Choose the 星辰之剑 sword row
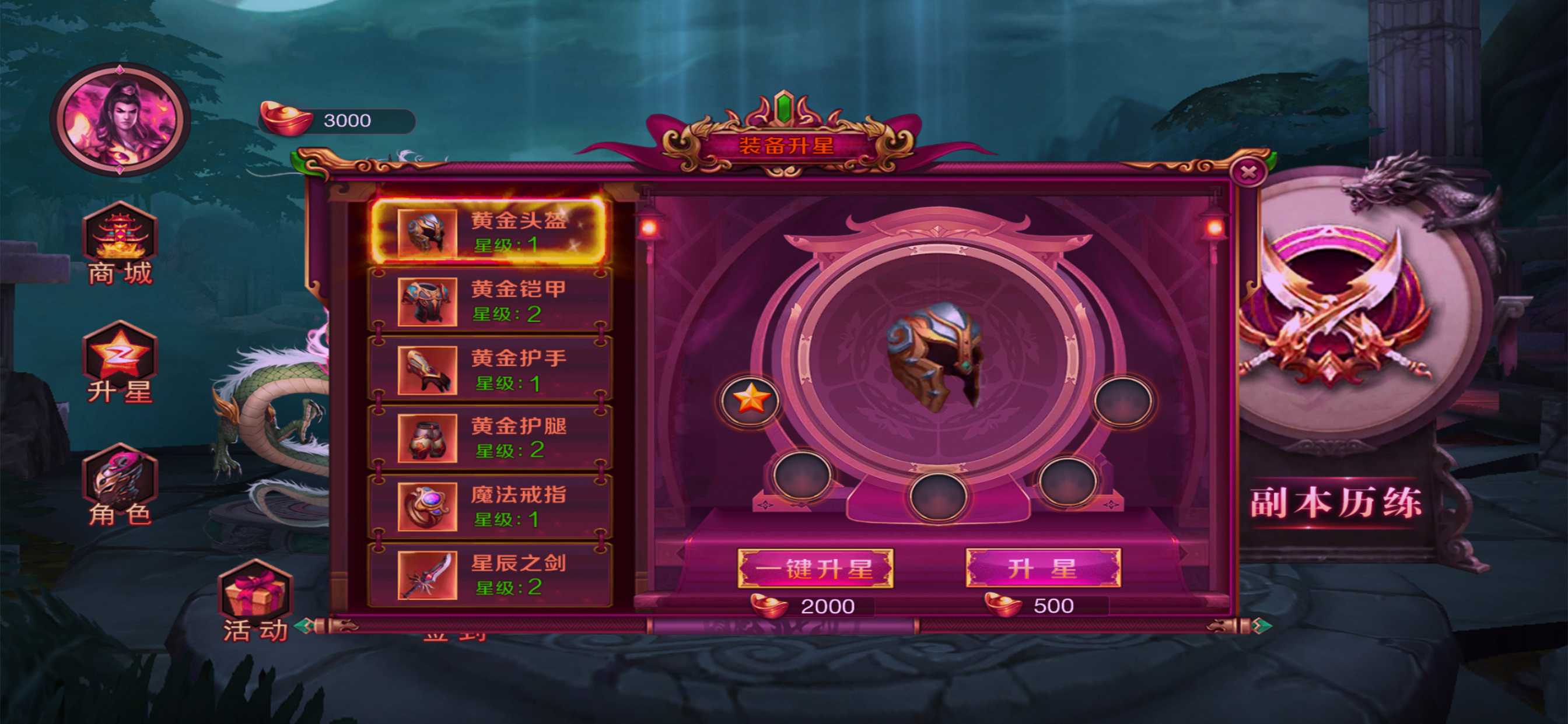This screenshot has width=1568, height=724. [489, 575]
